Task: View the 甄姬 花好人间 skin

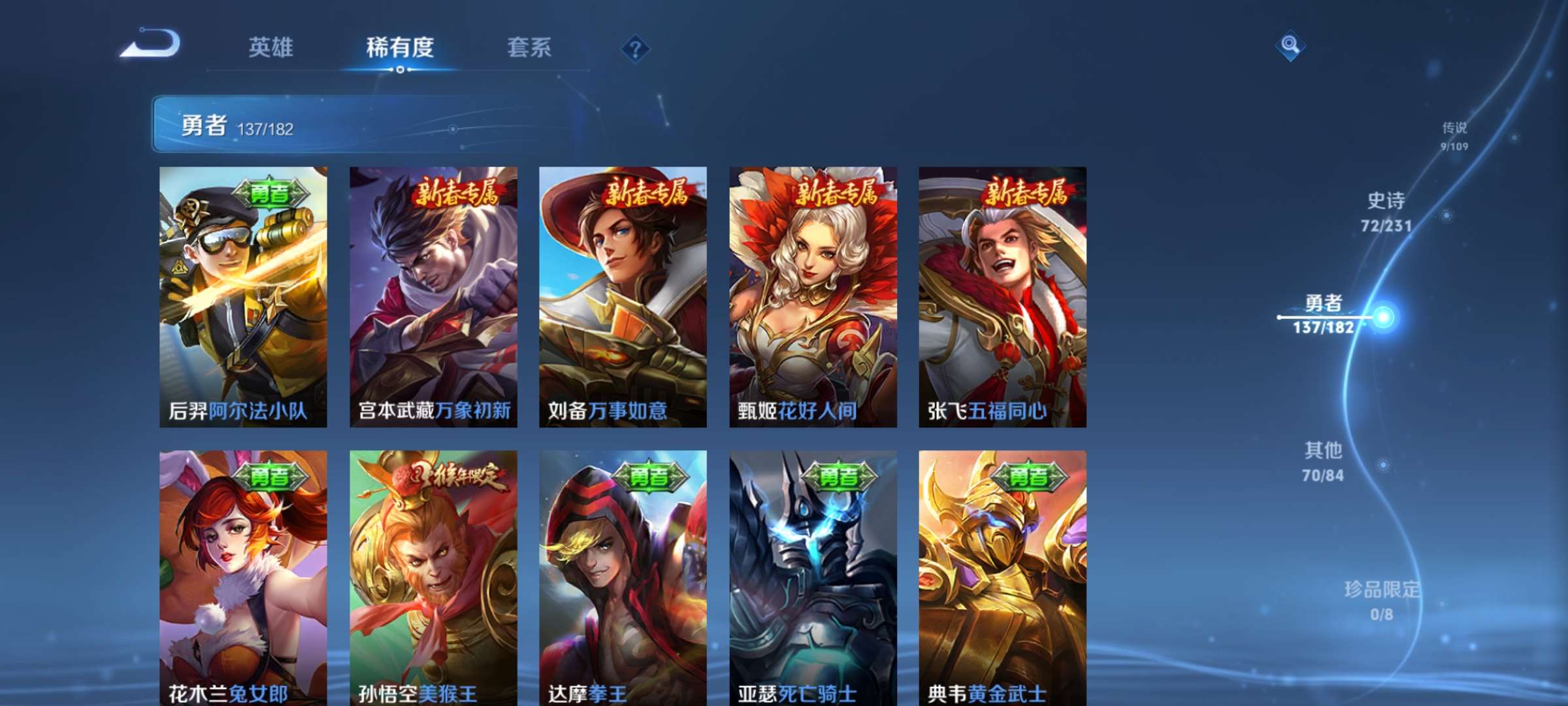Action: point(813,296)
